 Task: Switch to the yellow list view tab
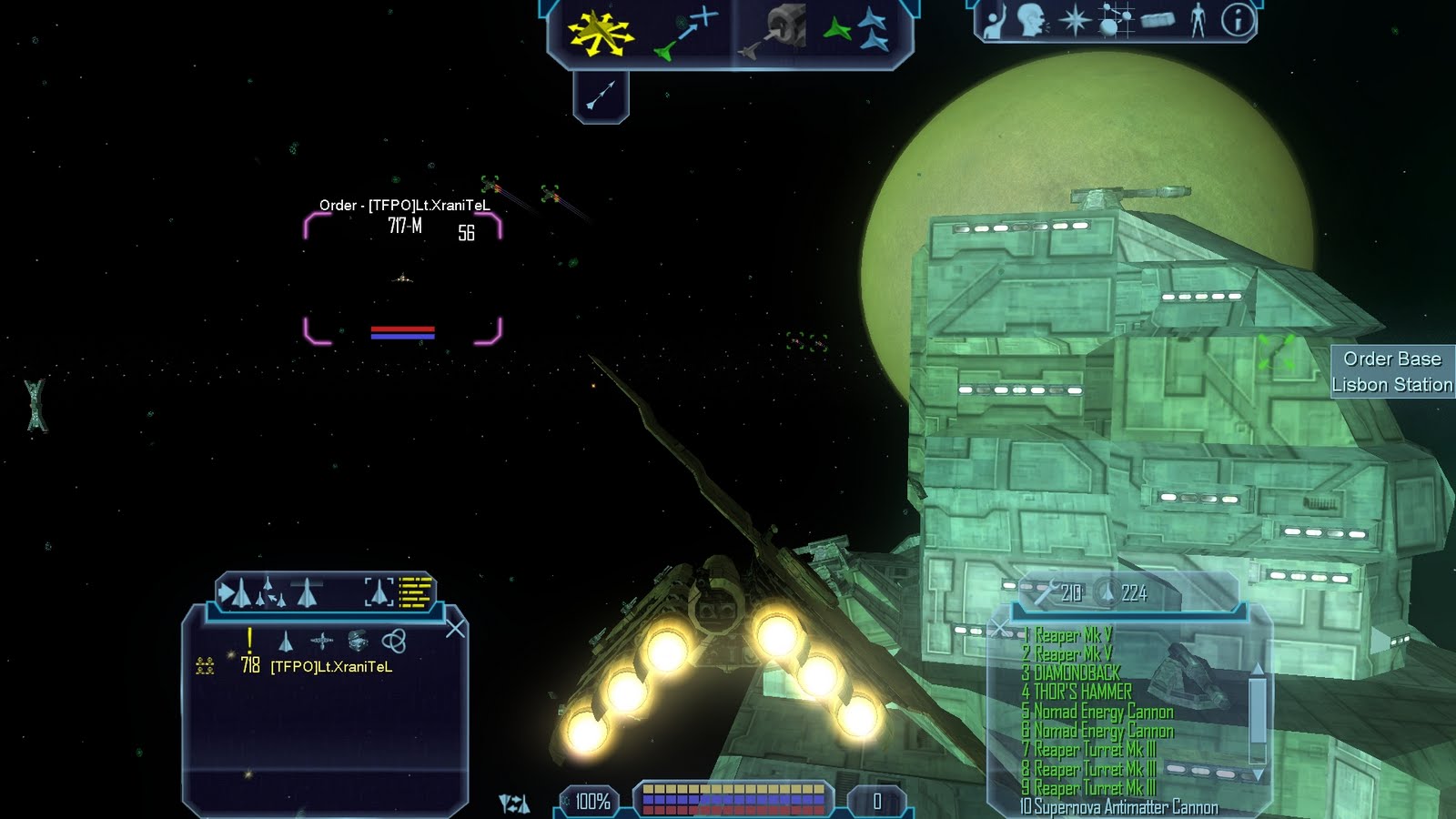coord(415,591)
